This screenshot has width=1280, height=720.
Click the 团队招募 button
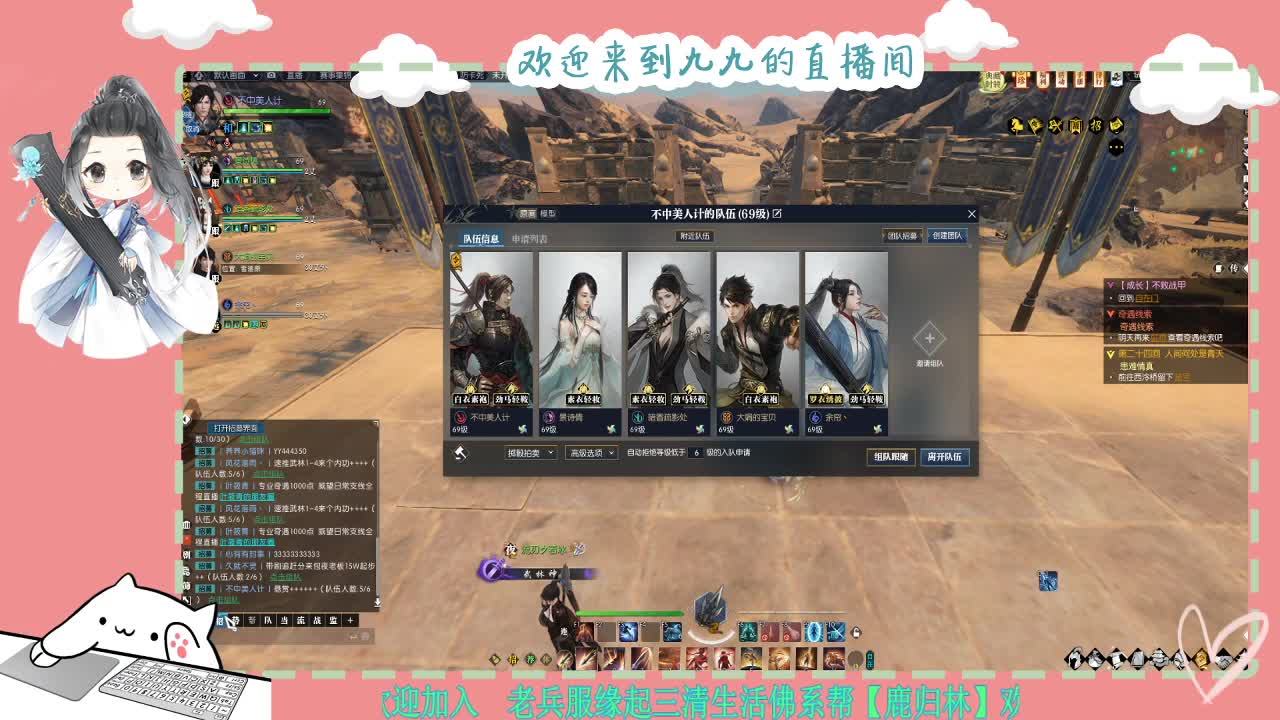(x=901, y=236)
